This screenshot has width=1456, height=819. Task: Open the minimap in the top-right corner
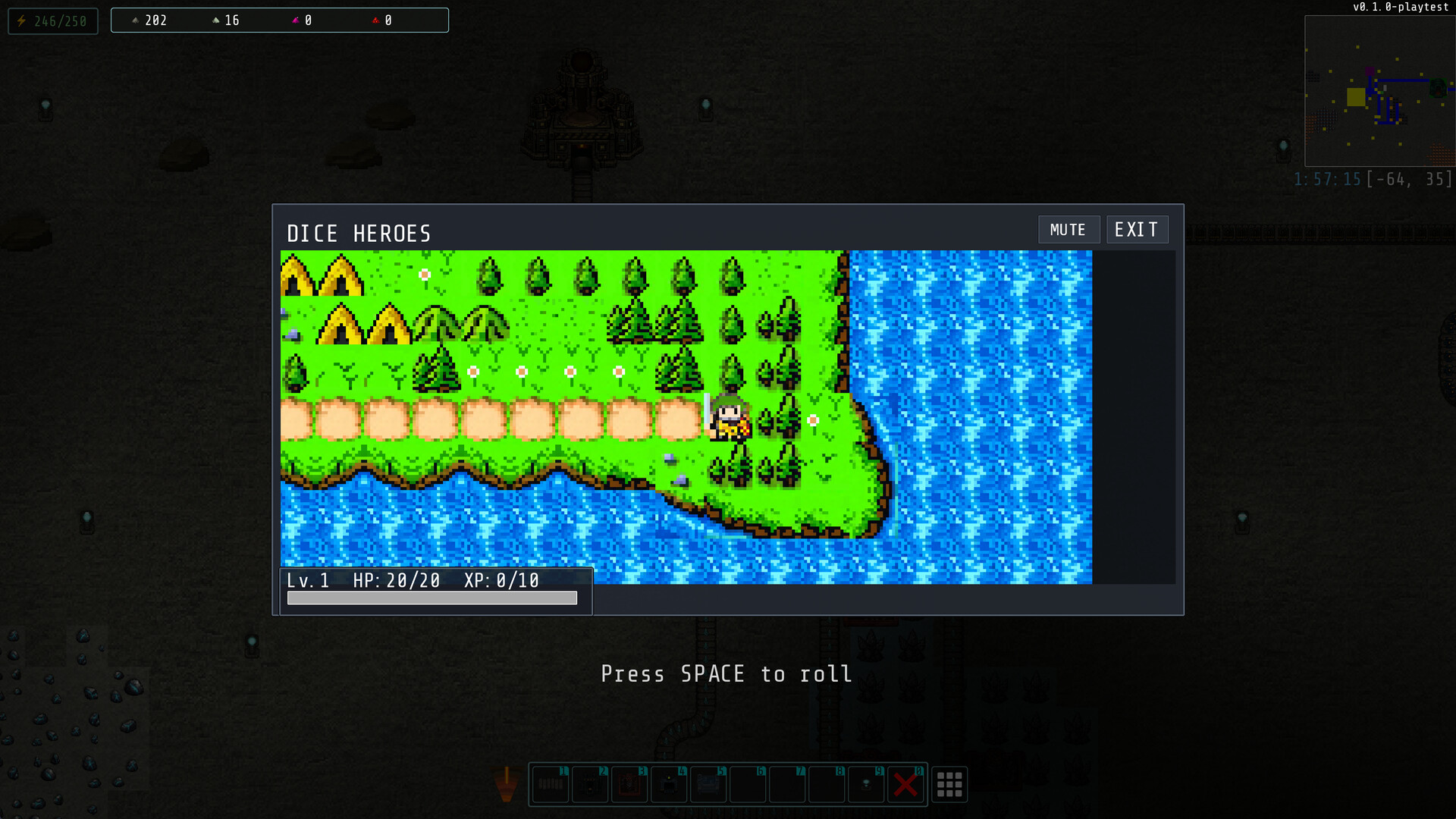(x=1380, y=91)
